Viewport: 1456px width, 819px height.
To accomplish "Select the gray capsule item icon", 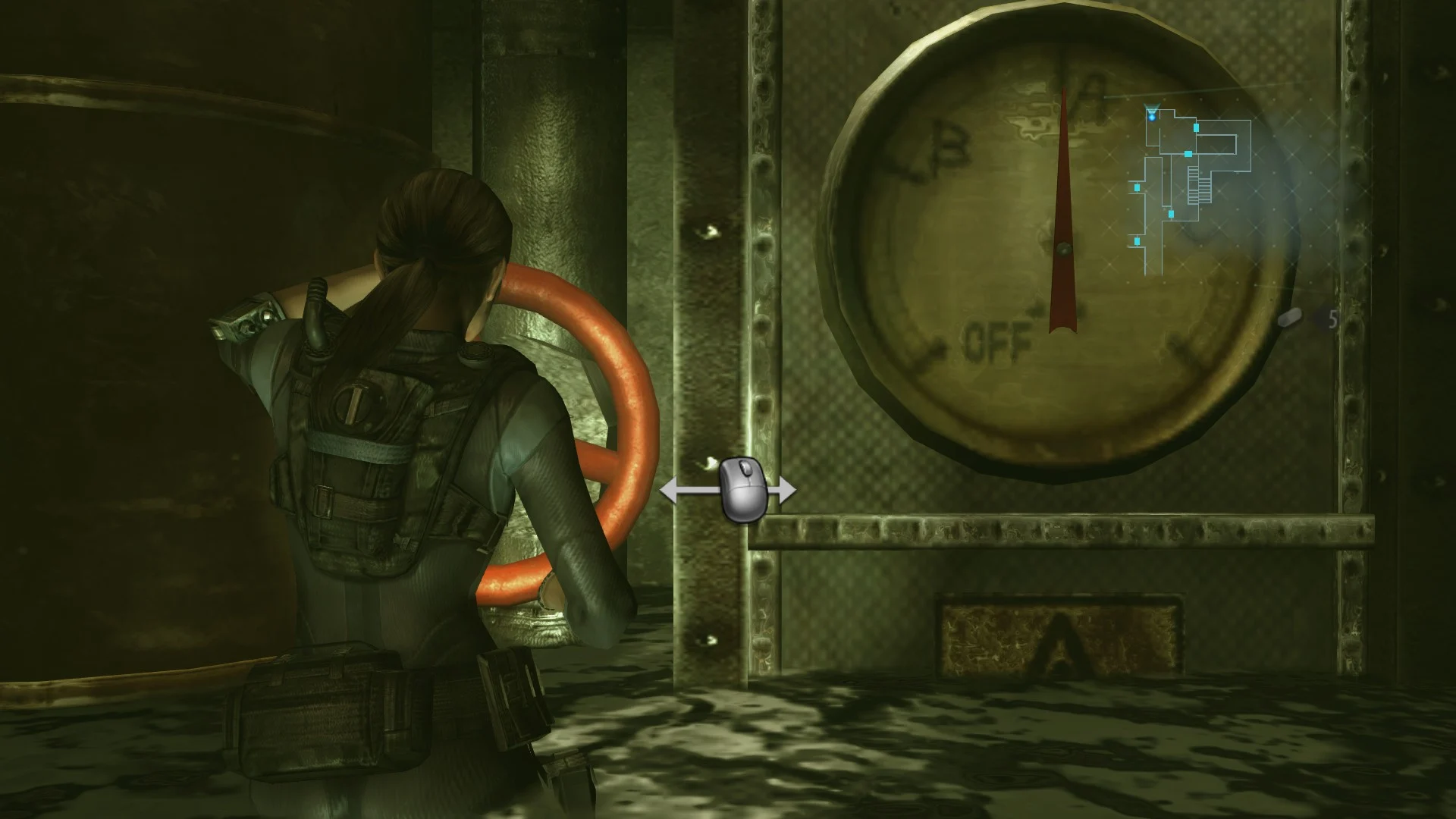I will [1290, 316].
